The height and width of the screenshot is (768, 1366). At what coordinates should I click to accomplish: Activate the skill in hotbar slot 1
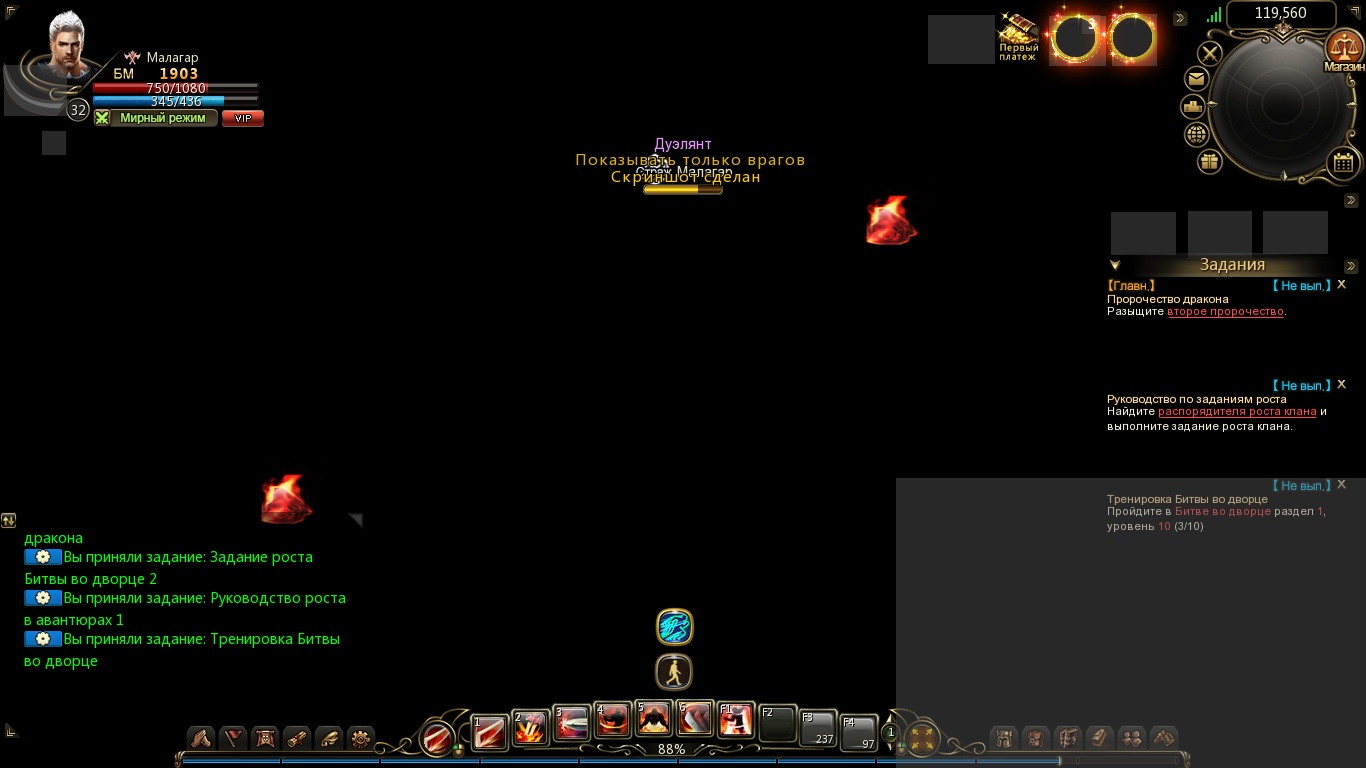coord(490,732)
